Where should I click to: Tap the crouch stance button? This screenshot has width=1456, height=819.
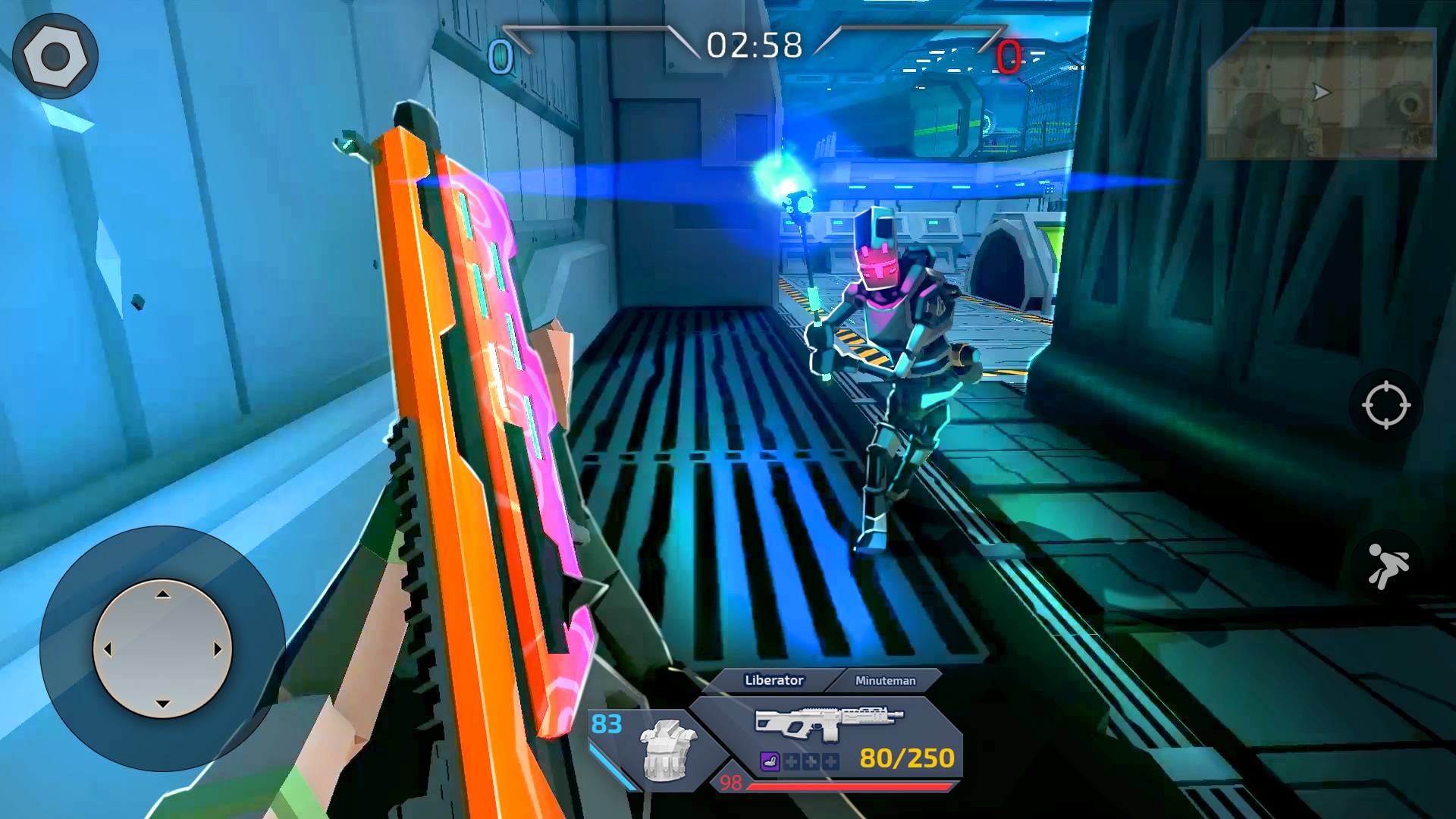[1387, 566]
